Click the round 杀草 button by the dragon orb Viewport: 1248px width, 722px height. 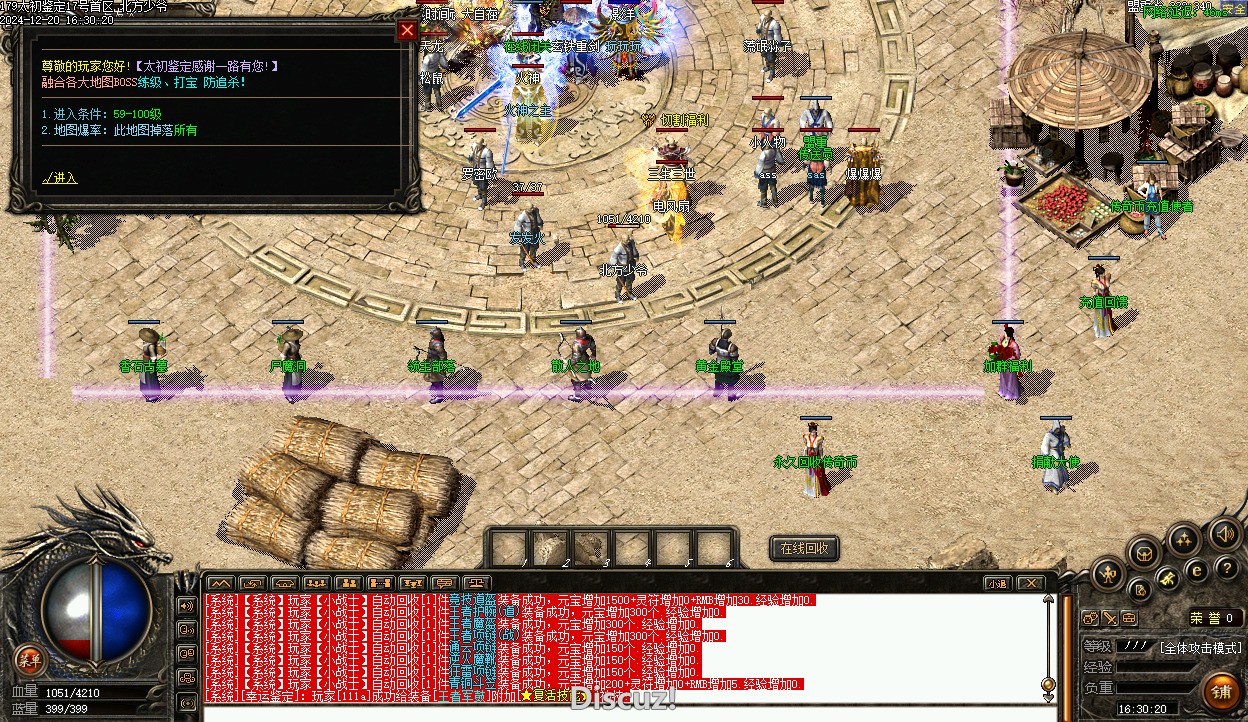(30, 659)
